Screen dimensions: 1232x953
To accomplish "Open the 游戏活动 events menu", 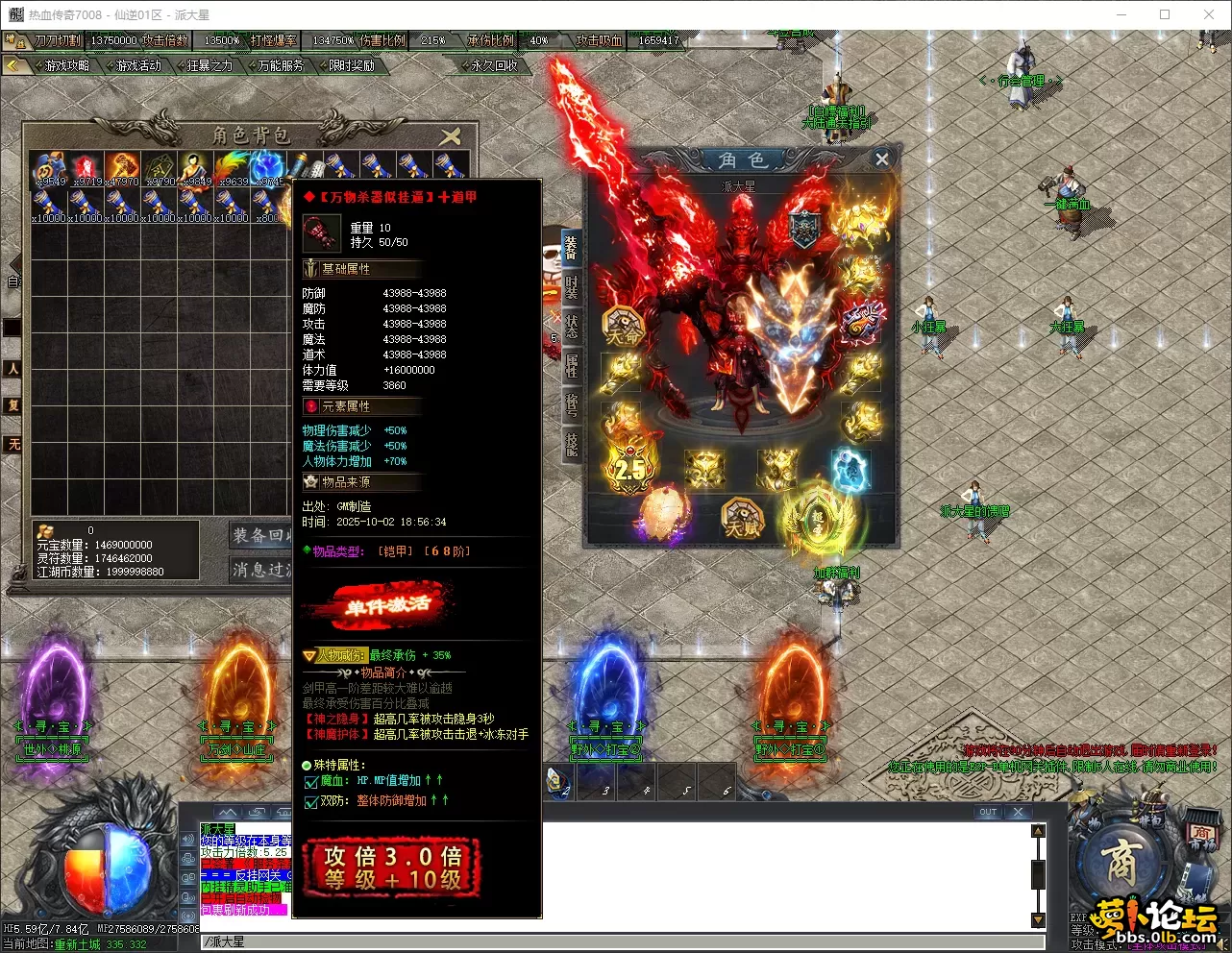I will pyautogui.click(x=138, y=65).
